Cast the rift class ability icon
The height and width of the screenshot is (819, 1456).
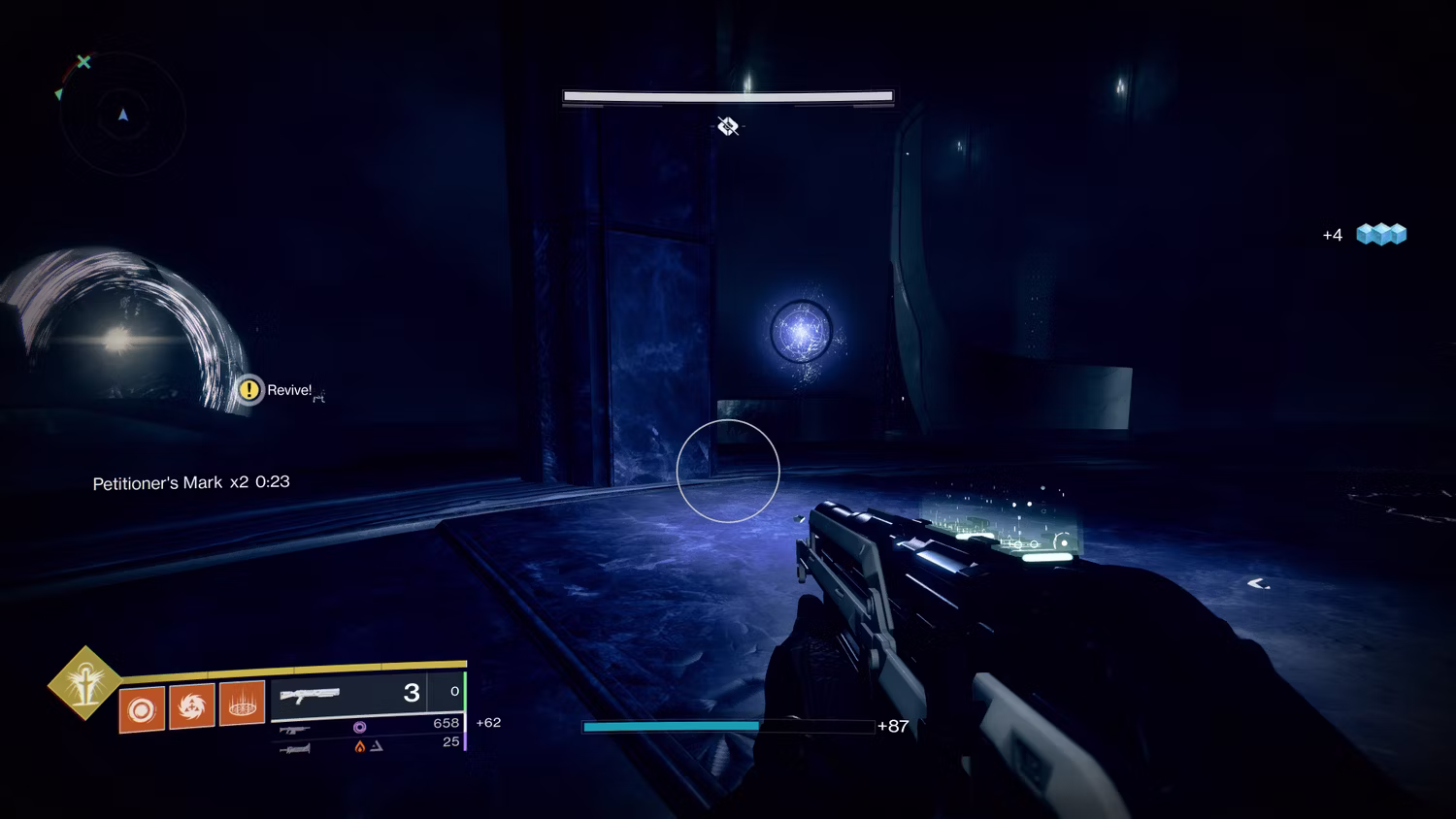point(242,703)
